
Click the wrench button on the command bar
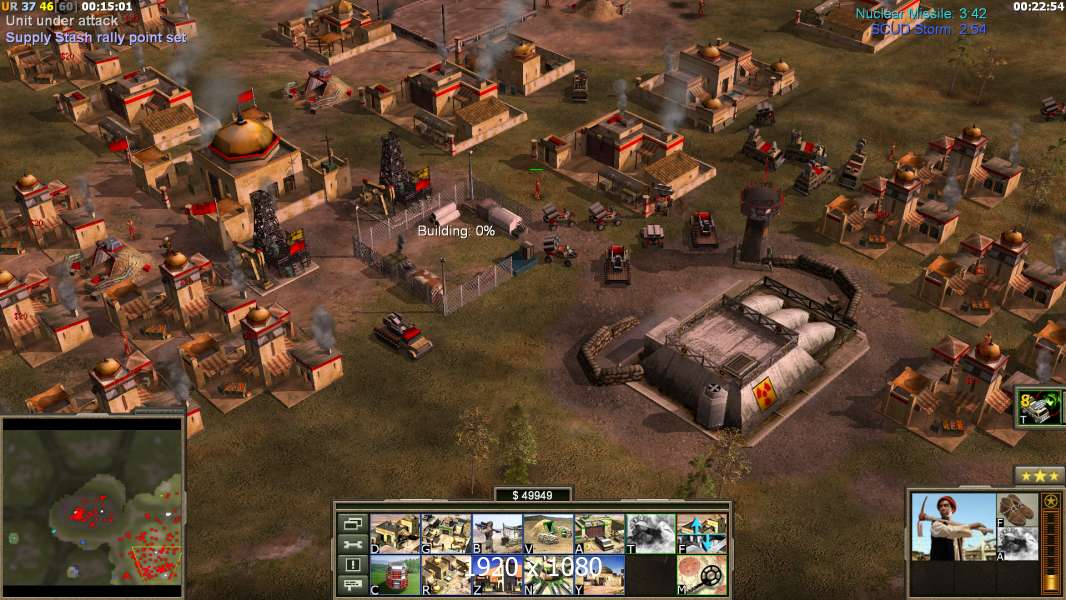coord(352,544)
